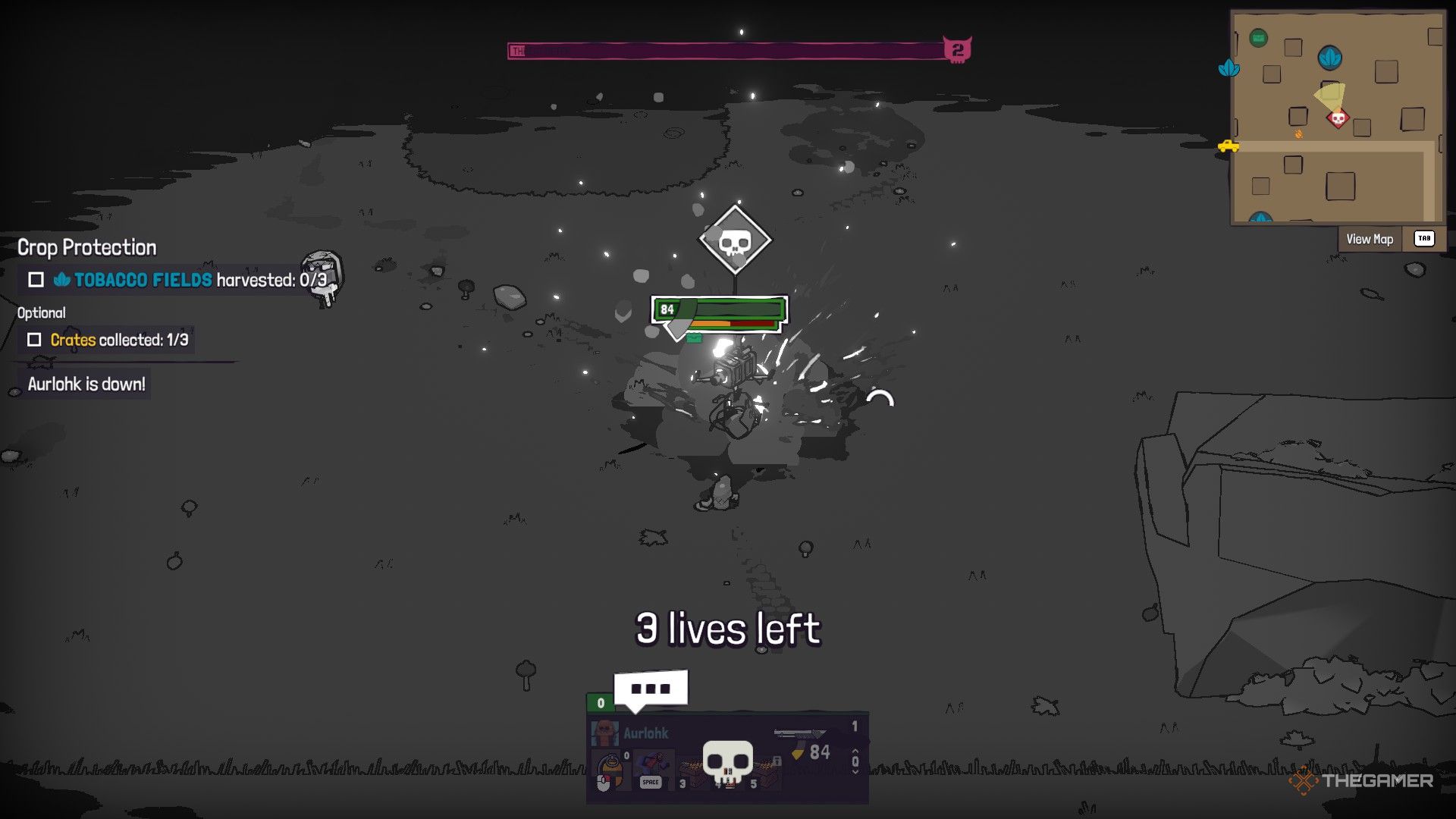Expand the Optional objectives section
Image resolution: width=1456 pixels, height=819 pixels.
[42, 312]
